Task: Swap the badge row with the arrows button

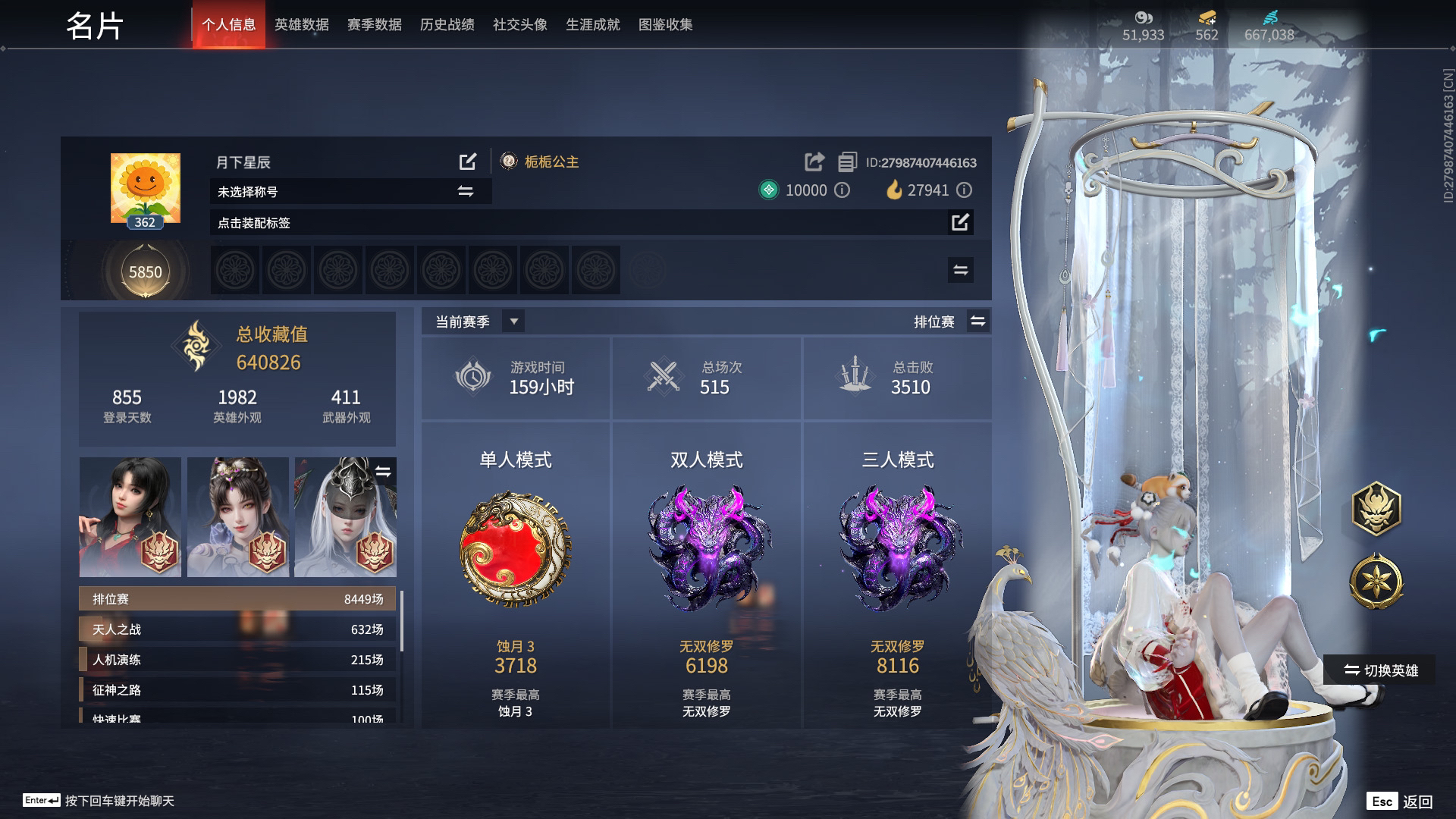Action: [x=960, y=270]
